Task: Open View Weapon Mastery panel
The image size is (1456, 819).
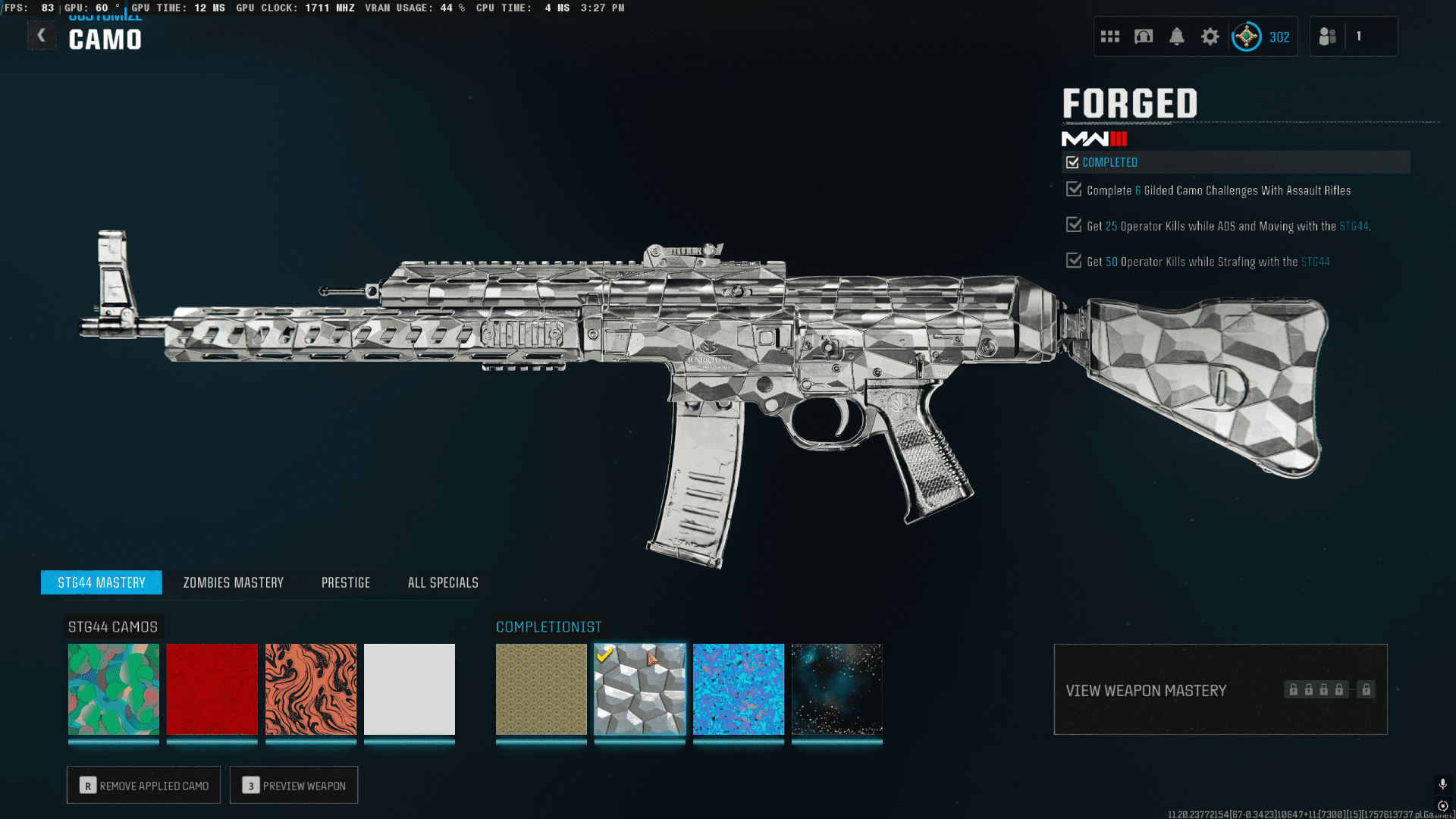Action: (x=1220, y=689)
